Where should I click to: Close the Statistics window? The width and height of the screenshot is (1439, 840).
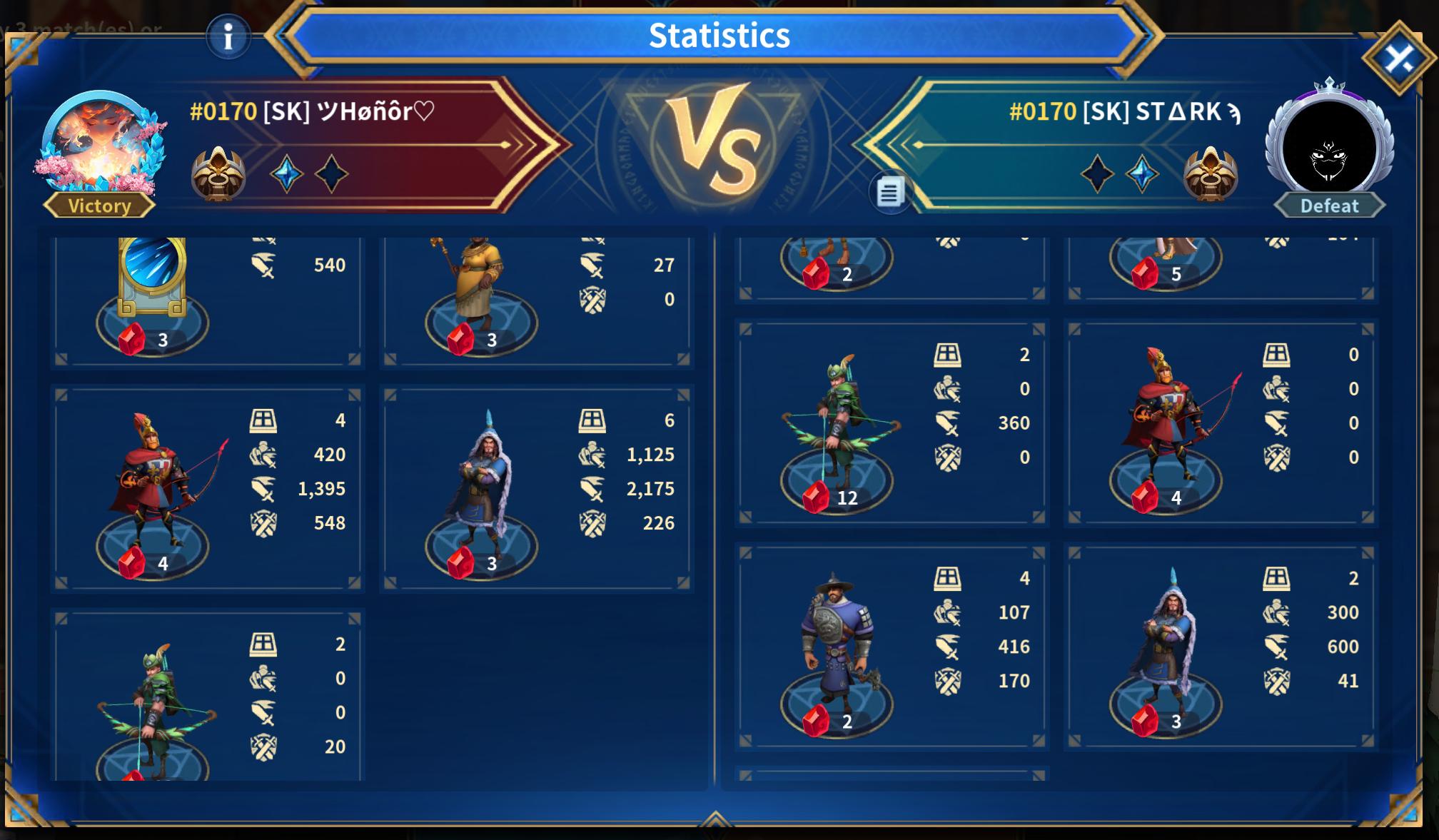(x=1399, y=59)
